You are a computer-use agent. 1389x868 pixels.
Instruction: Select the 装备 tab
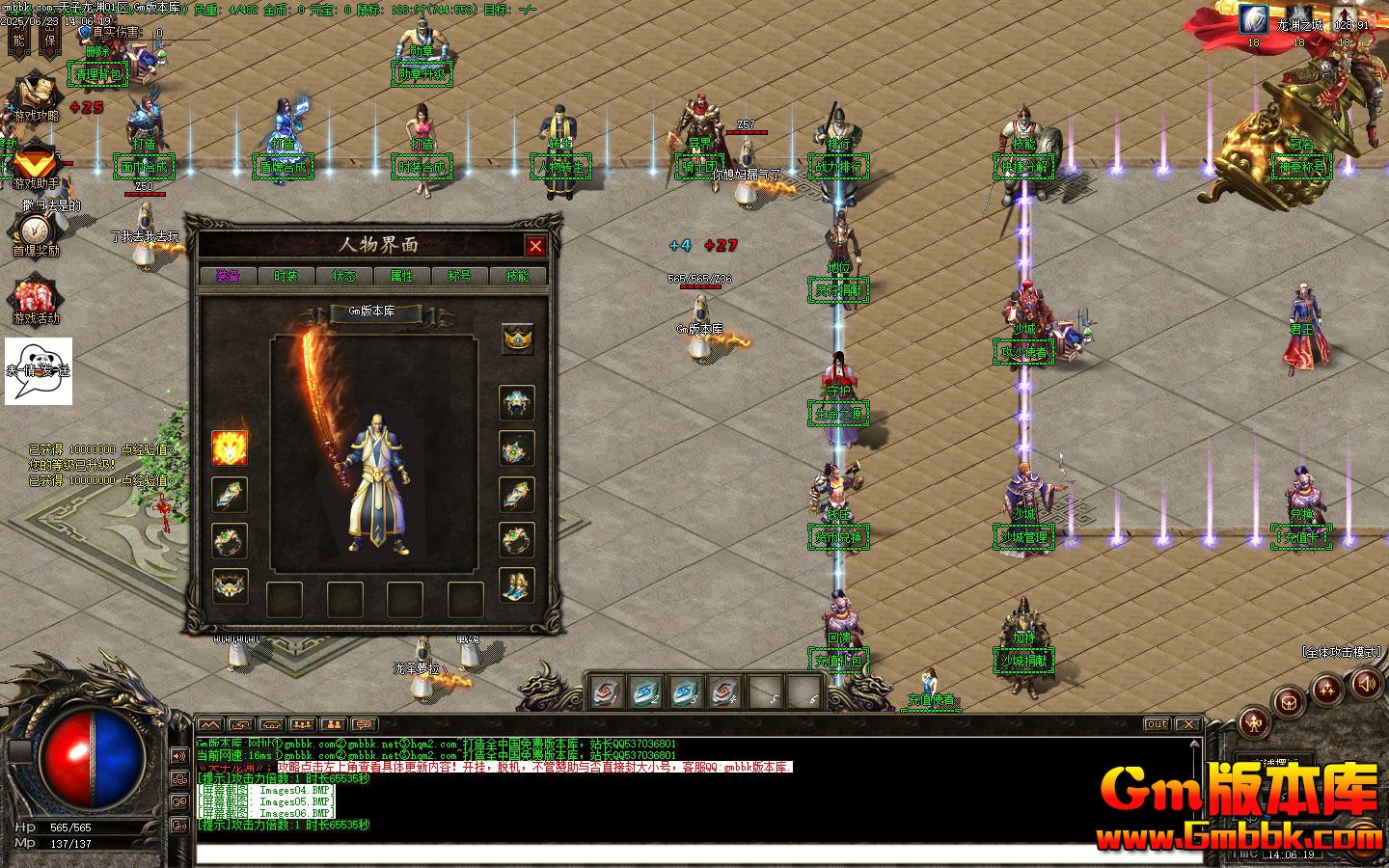click(x=228, y=276)
